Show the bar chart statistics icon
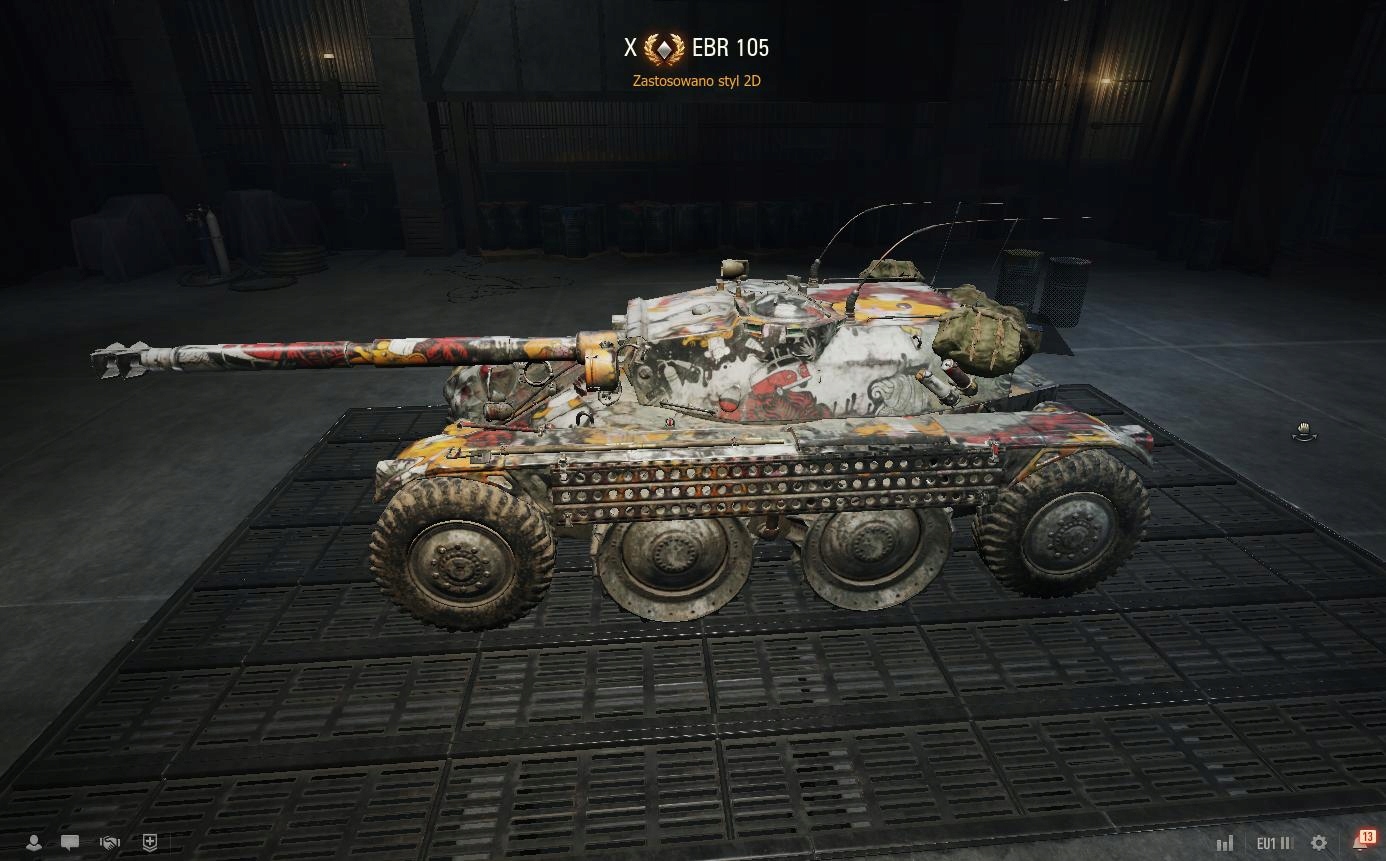This screenshot has height=861, width=1386. (x=1225, y=843)
